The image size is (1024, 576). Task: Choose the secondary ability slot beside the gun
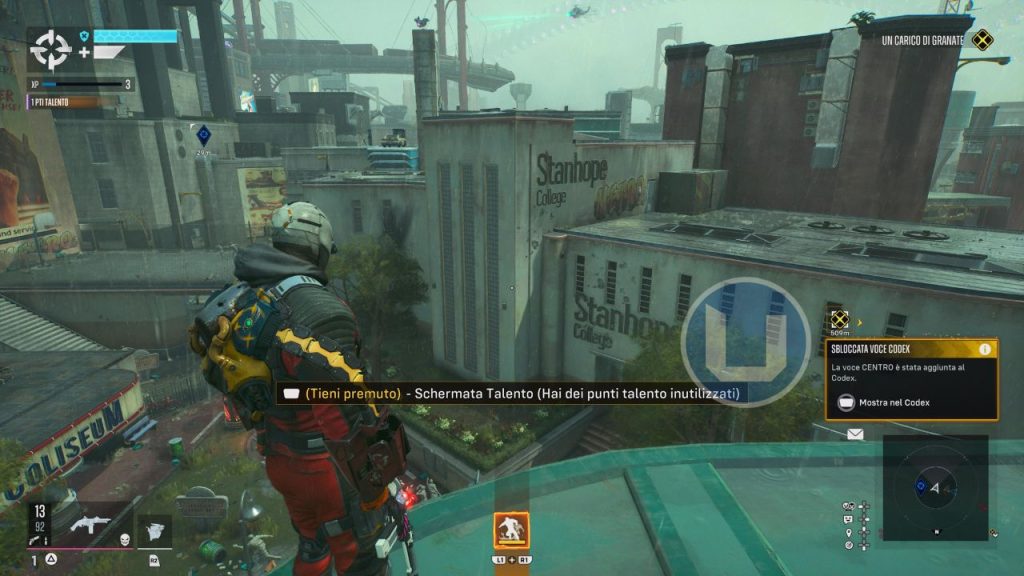click(x=154, y=530)
